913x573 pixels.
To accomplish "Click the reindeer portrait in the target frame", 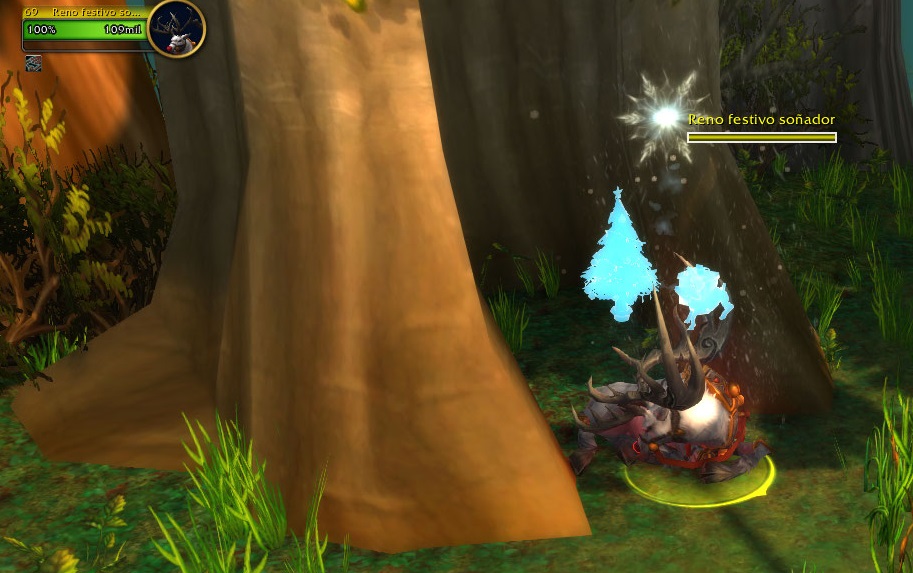I will tap(177, 29).
